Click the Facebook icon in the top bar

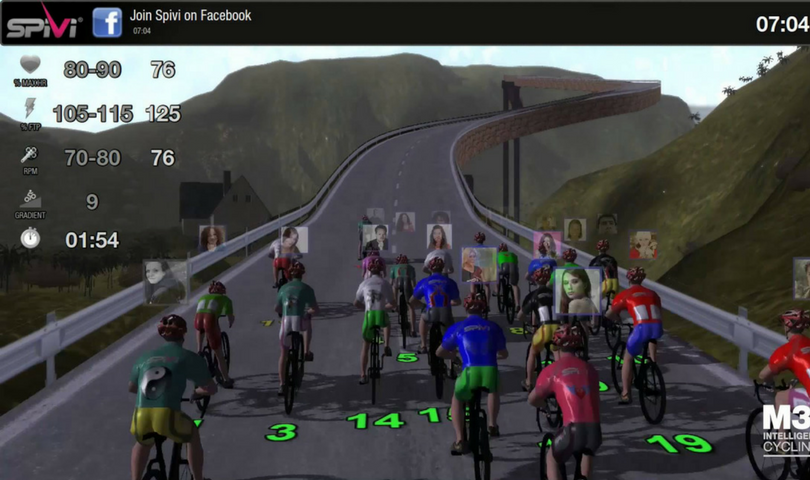pos(107,22)
